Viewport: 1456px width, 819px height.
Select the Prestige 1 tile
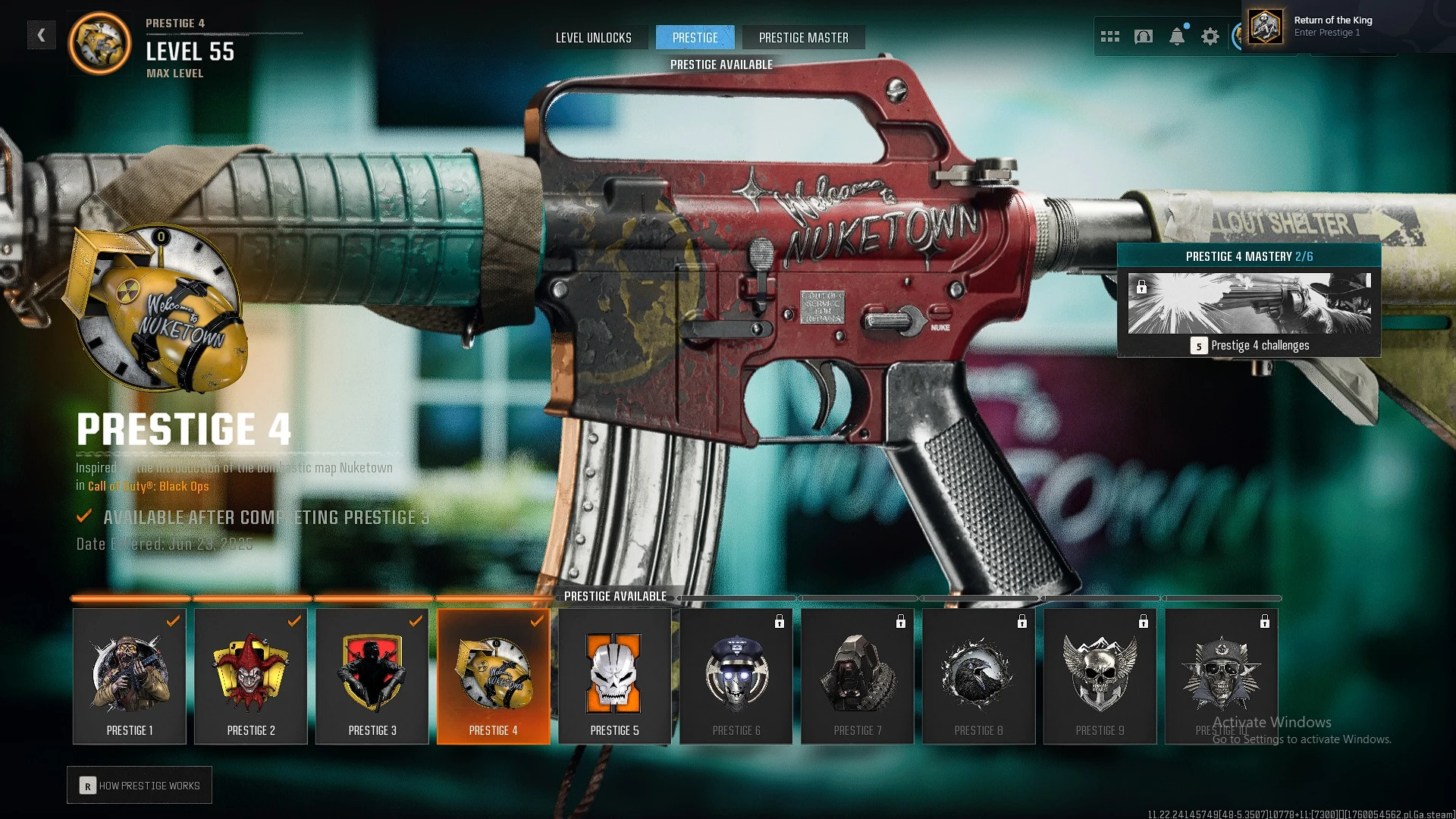click(130, 676)
